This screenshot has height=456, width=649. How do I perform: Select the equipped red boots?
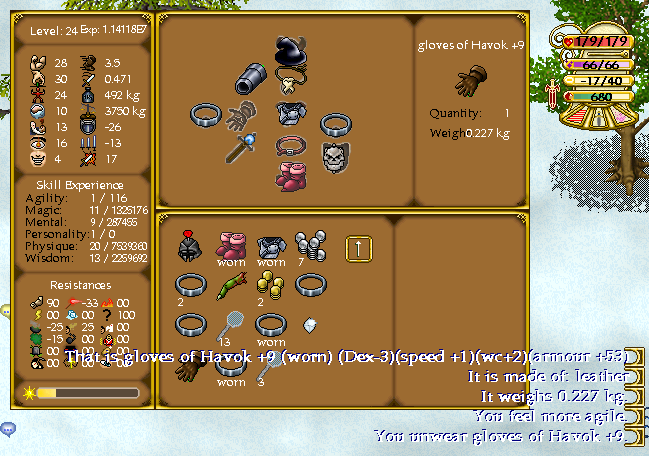point(289,175)
